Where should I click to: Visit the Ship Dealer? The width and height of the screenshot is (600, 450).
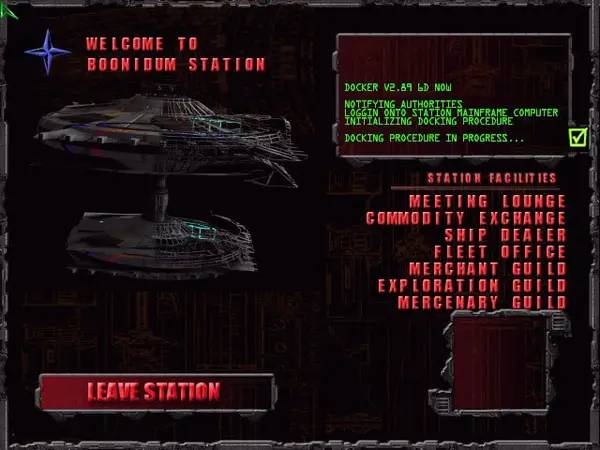(x=505, y=235)
